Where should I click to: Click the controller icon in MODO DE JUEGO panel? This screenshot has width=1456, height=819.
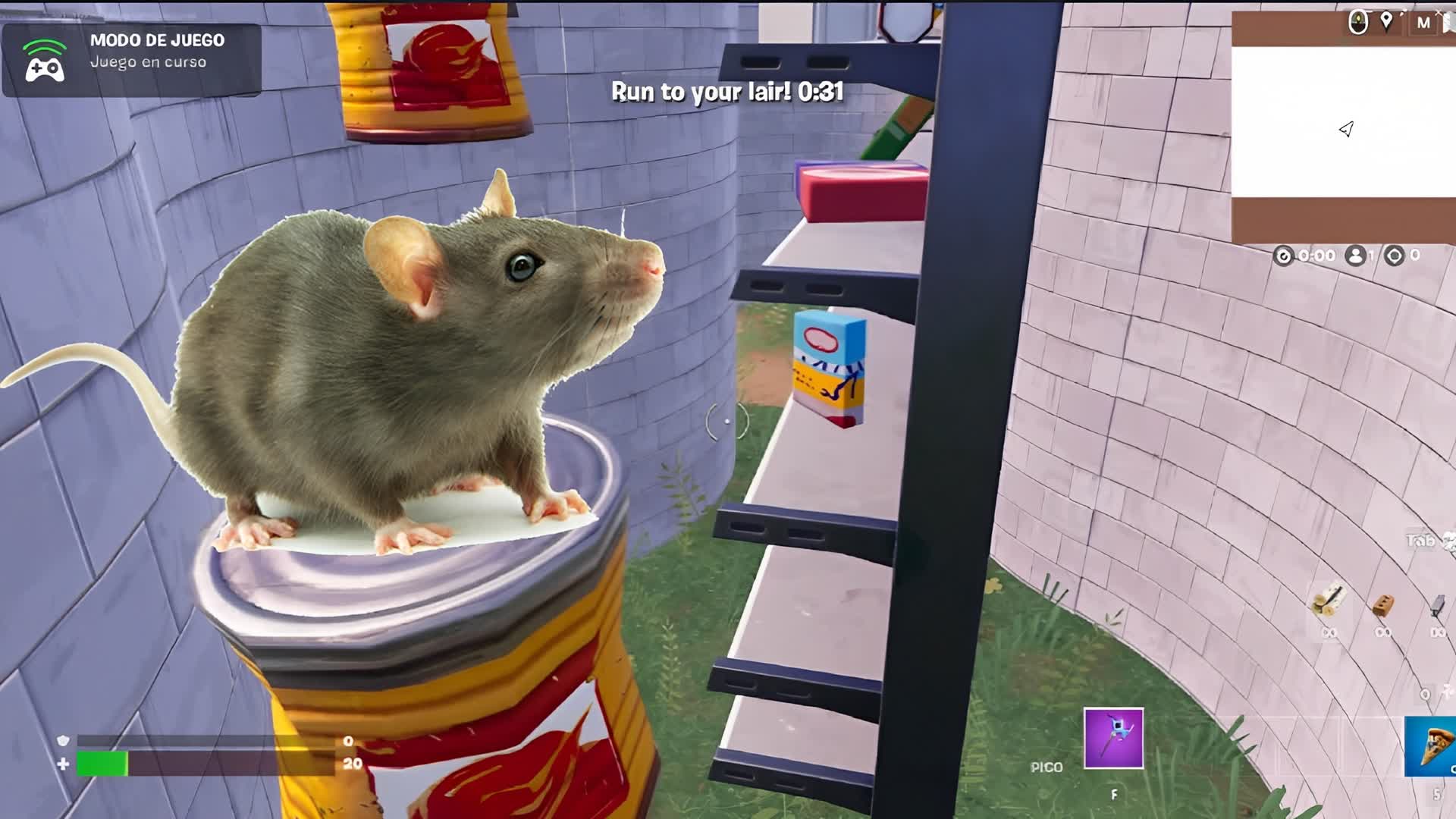(x=44, y=70)
